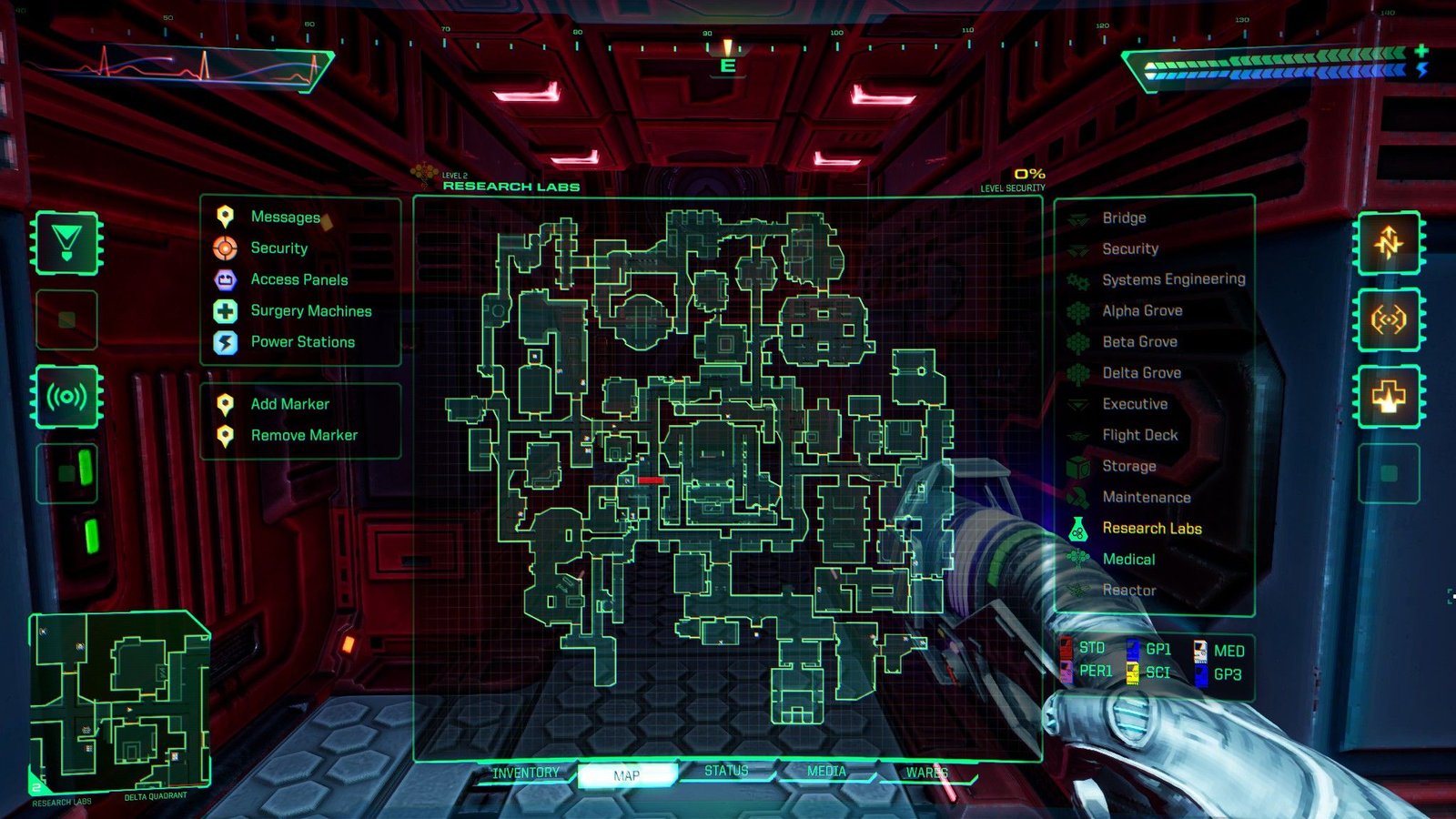Show Access Panels on map
The height and width of the screenshot is (819, 1456).
(x=298, y=279)
